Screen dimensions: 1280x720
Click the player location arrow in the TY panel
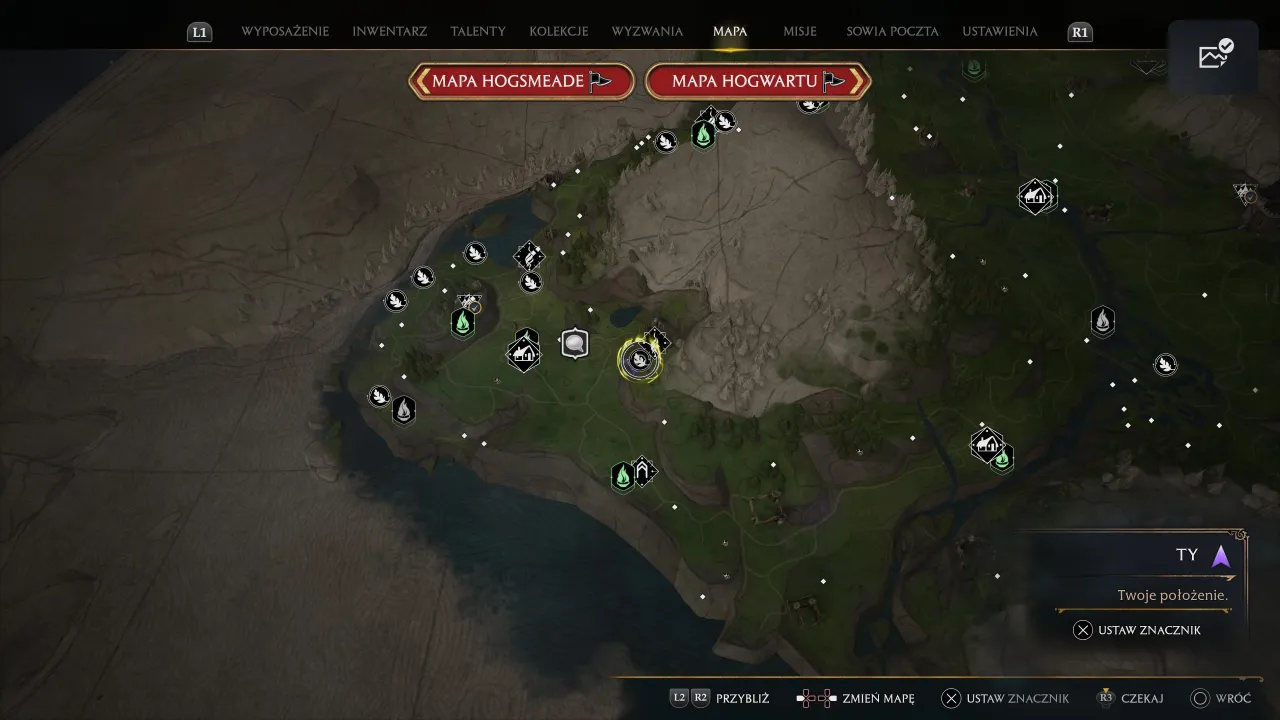click(x=1220, y=557)
